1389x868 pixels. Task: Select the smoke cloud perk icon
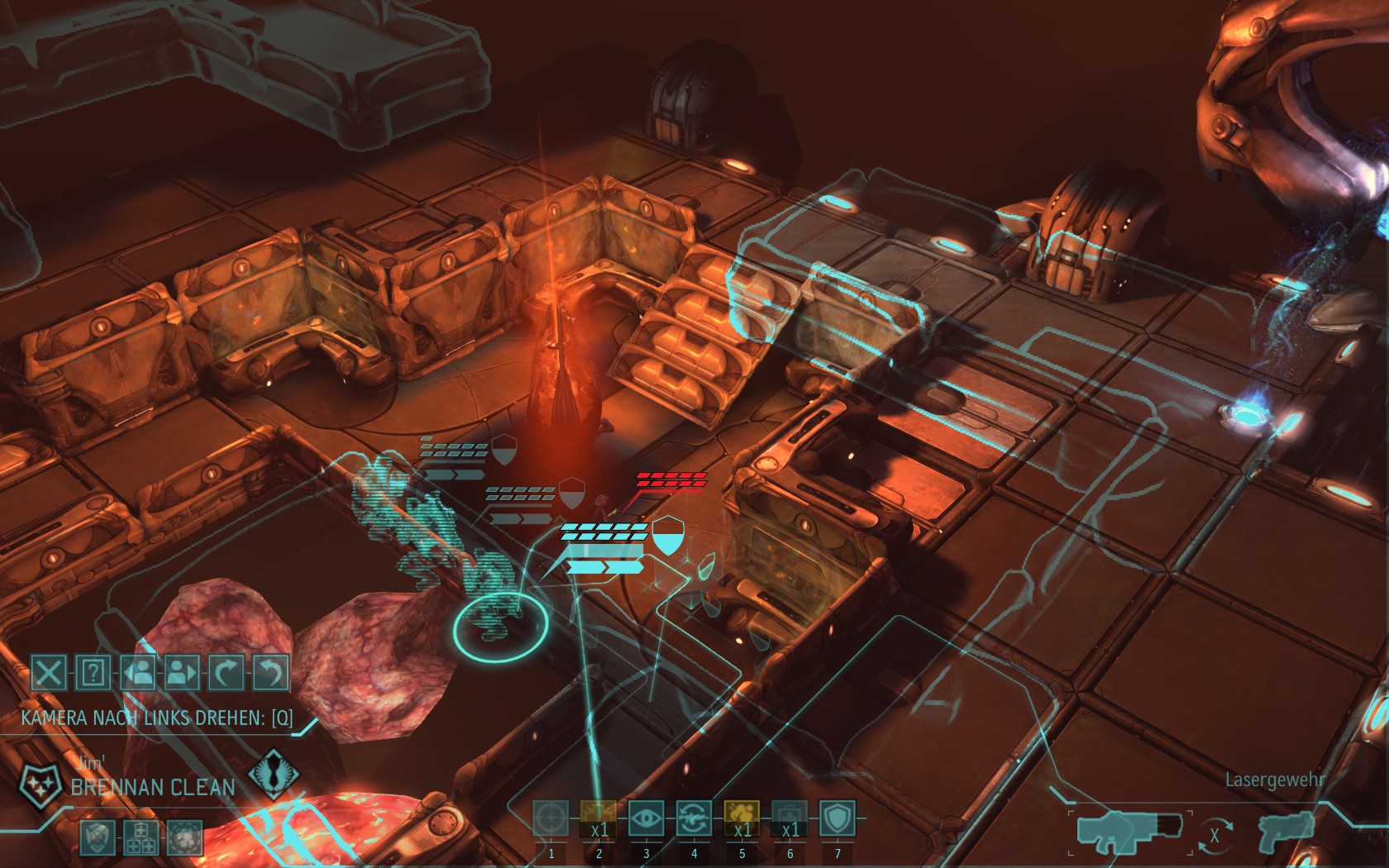tap(184, 837)
